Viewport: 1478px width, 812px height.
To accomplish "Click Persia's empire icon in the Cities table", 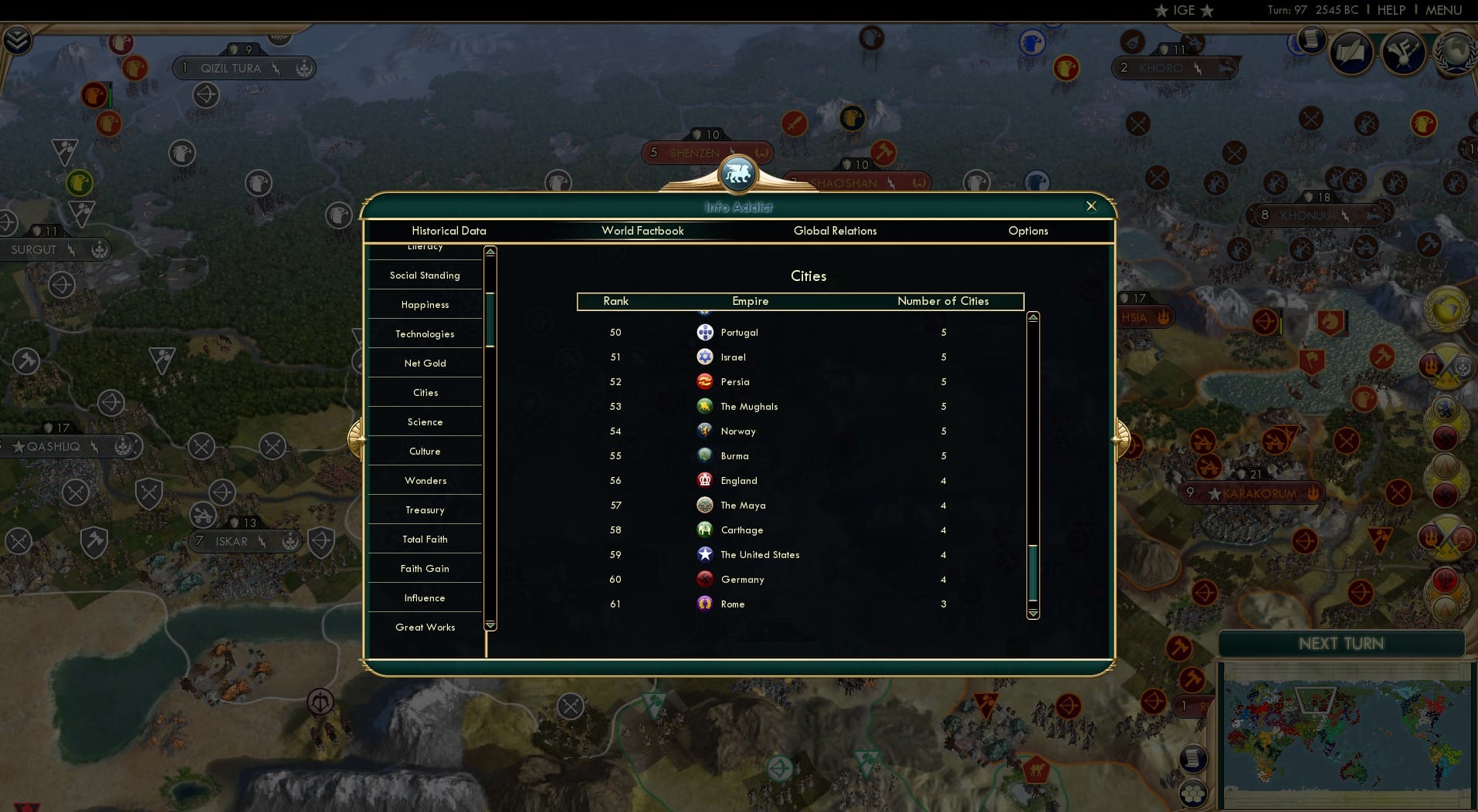I will tap(705, 381).
